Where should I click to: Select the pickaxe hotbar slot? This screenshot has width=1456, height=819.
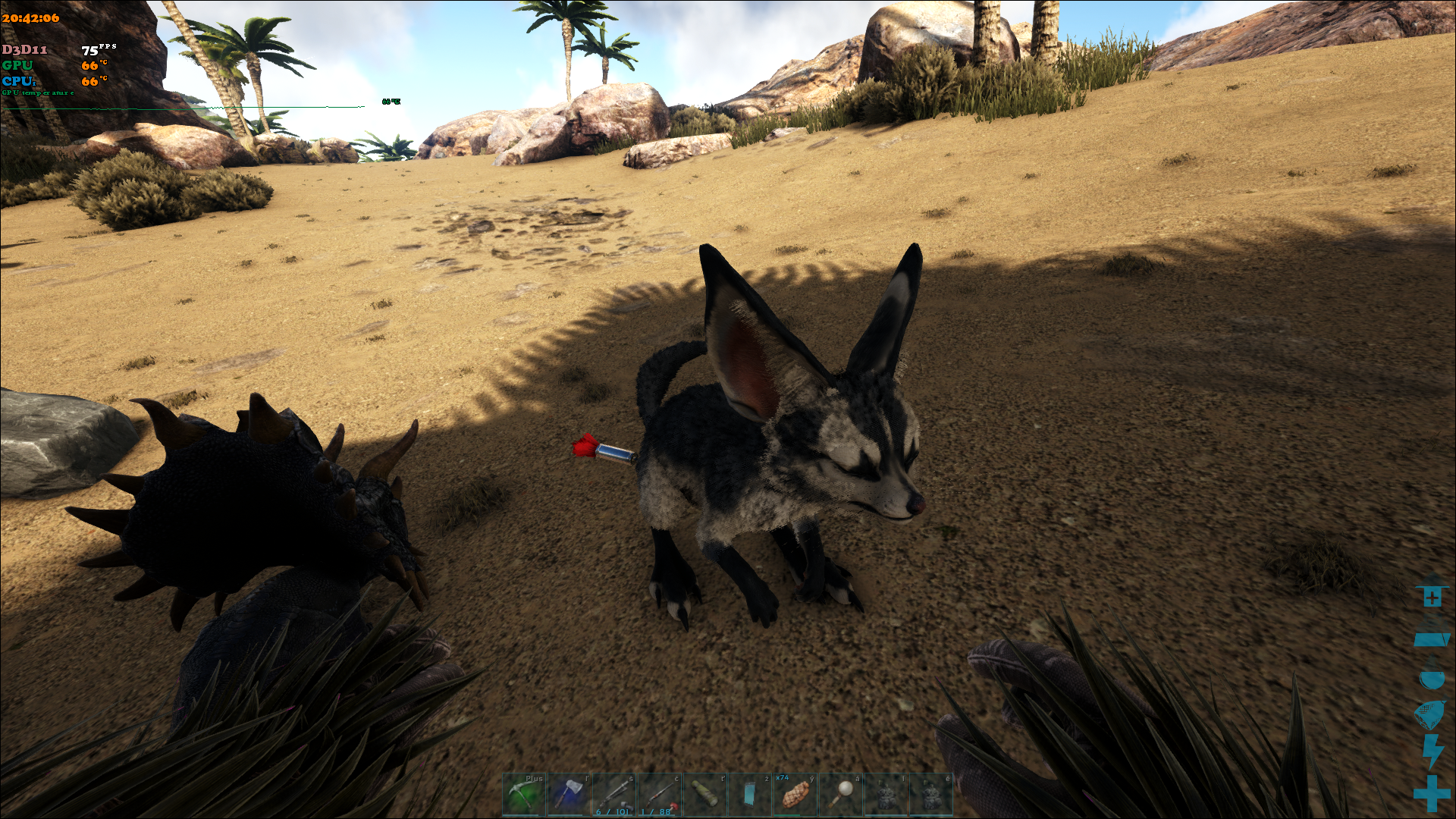(523, 794)
